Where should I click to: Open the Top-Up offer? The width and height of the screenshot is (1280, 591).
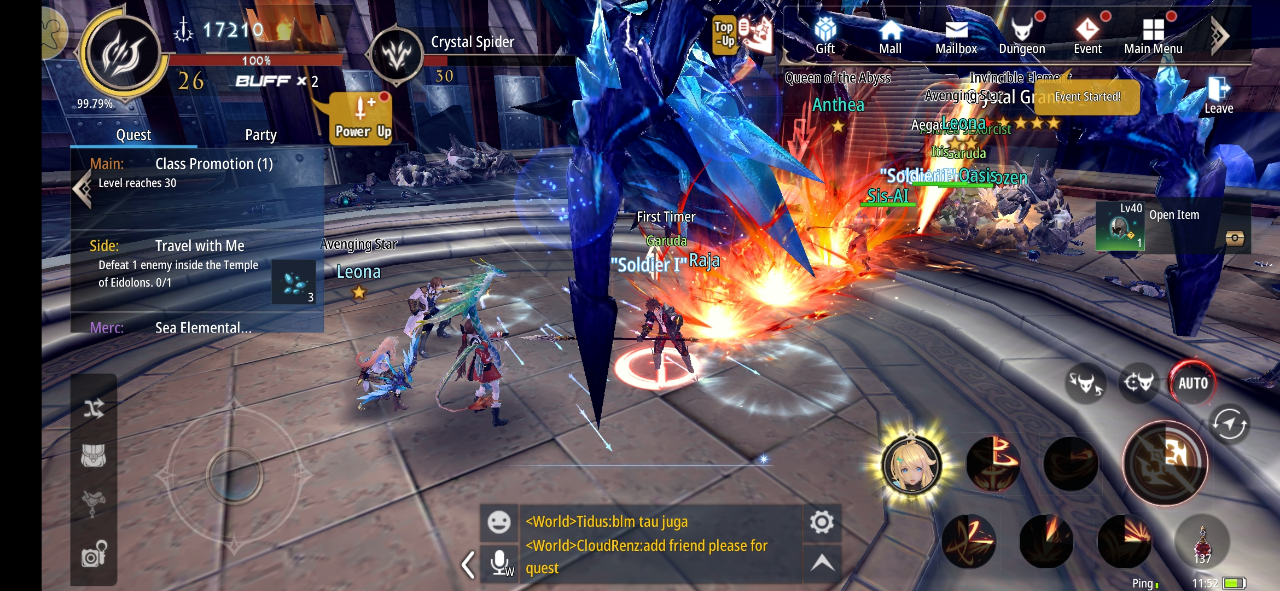742,35
